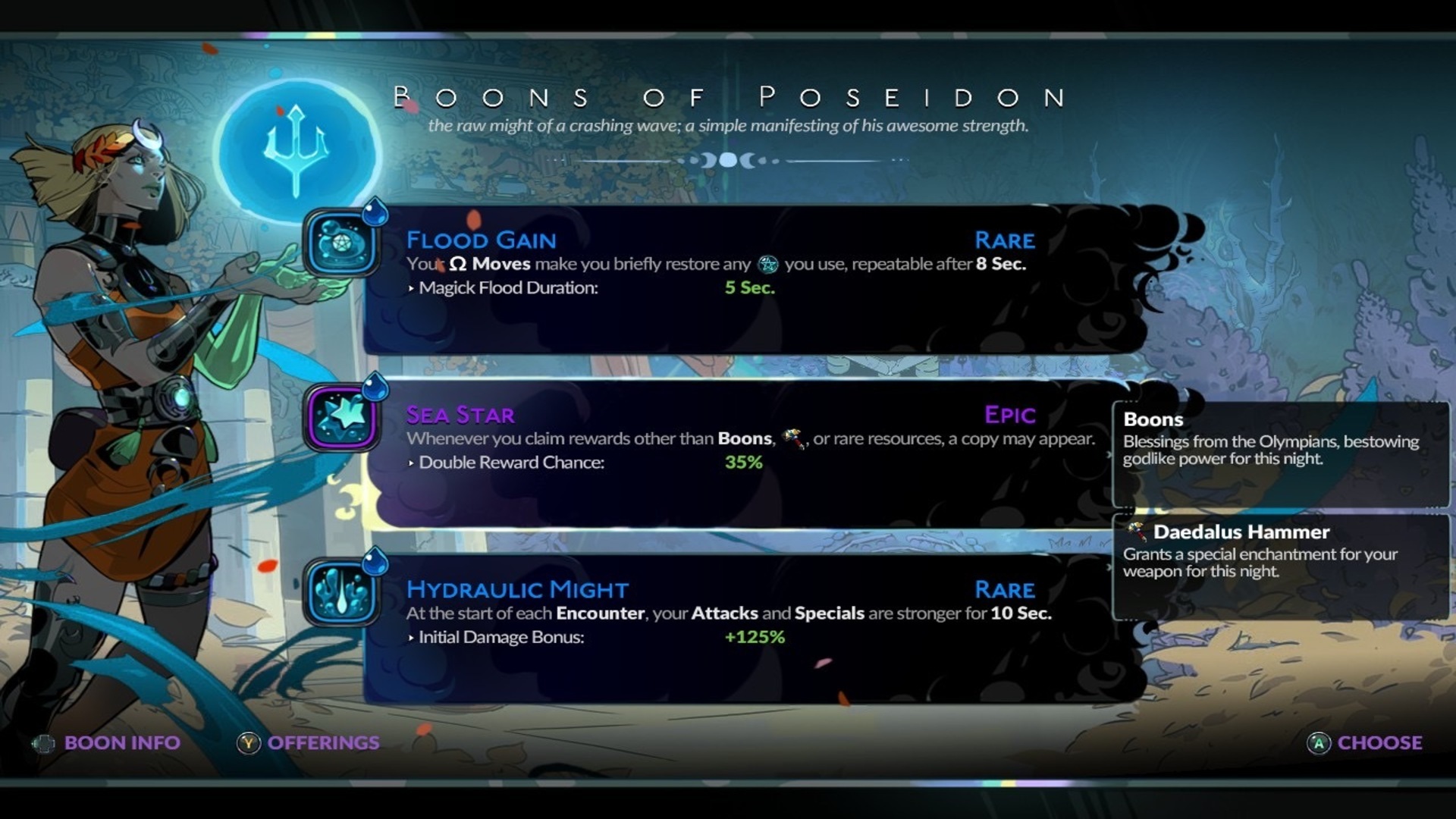Click the Daedalus Hammer icon in the tooltip

pos(1136,532)
